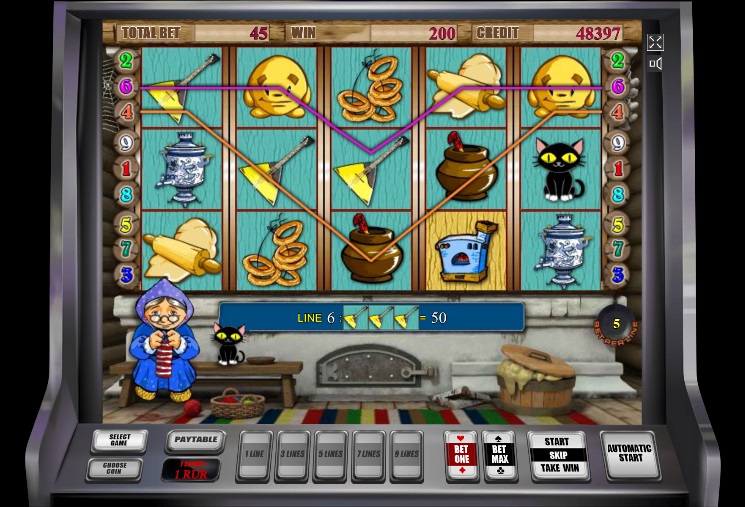Choose the 3 Lines button

(x=293, y=455)
